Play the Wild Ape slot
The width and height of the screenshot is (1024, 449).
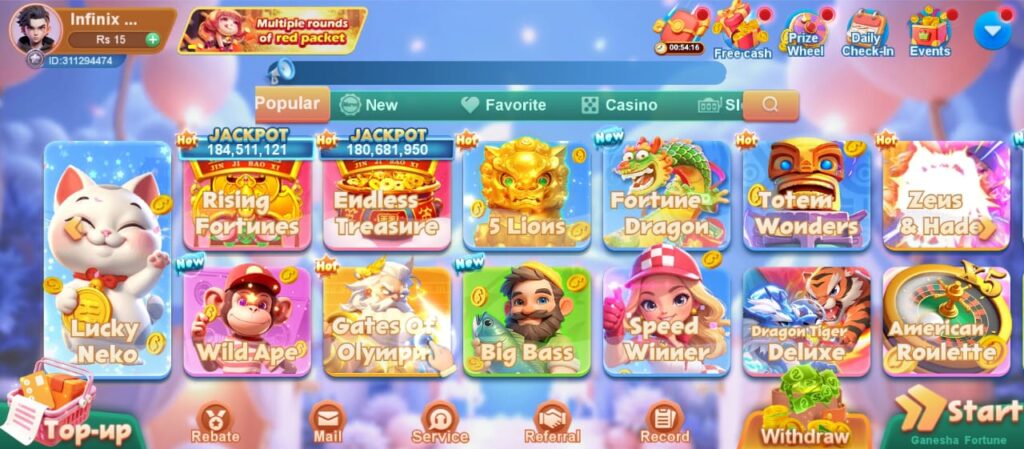click(247, 320)
